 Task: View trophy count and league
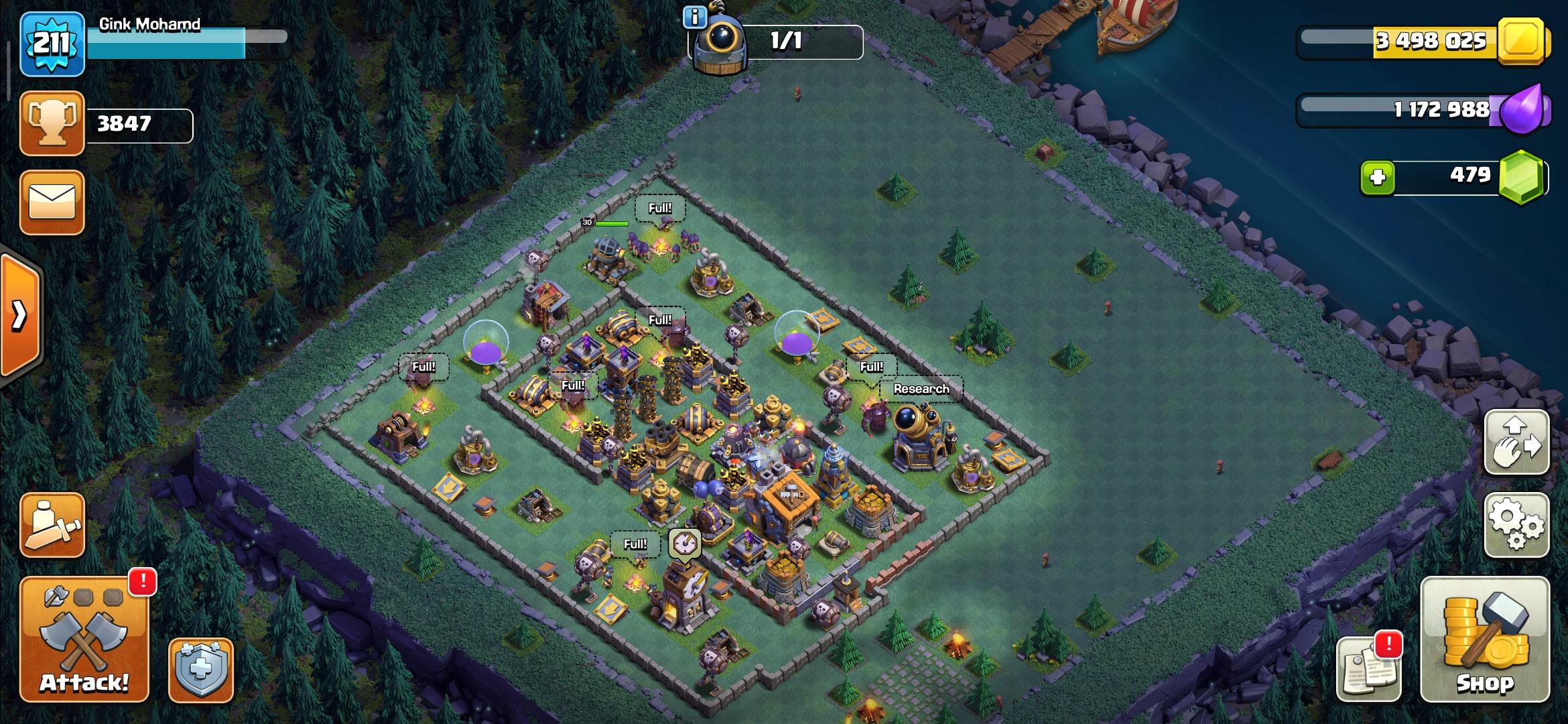coord(52,124)
